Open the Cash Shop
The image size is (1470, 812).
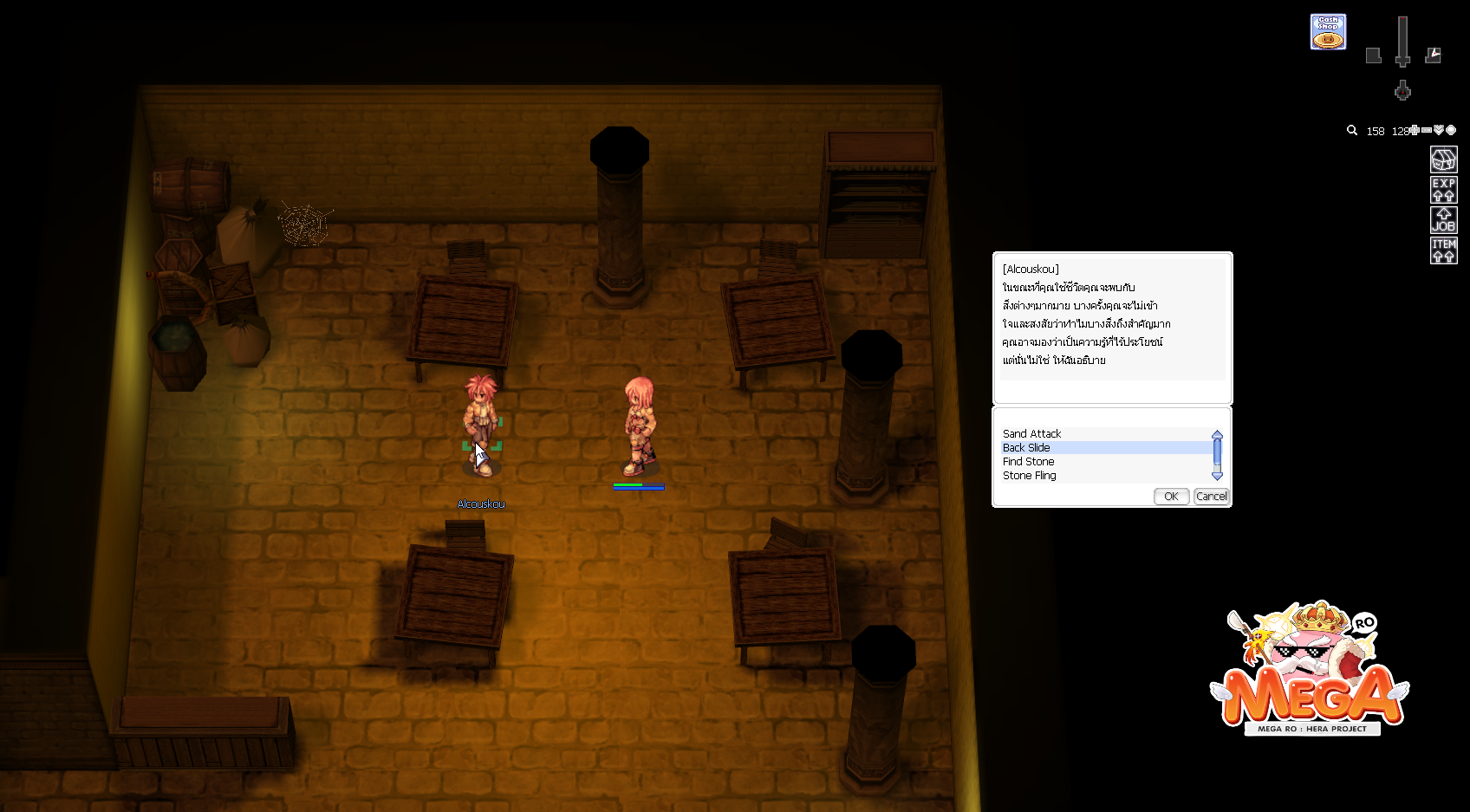(1328, 32)
